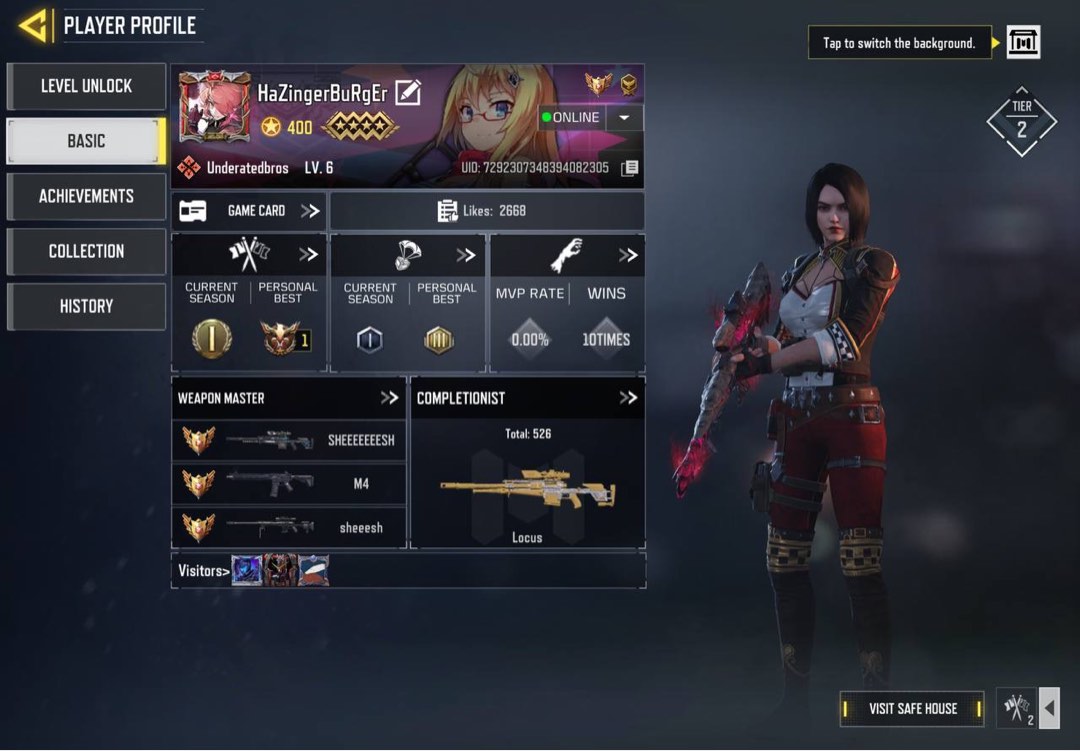
Task: Show the Collection tab
Action: pos(86,251)
